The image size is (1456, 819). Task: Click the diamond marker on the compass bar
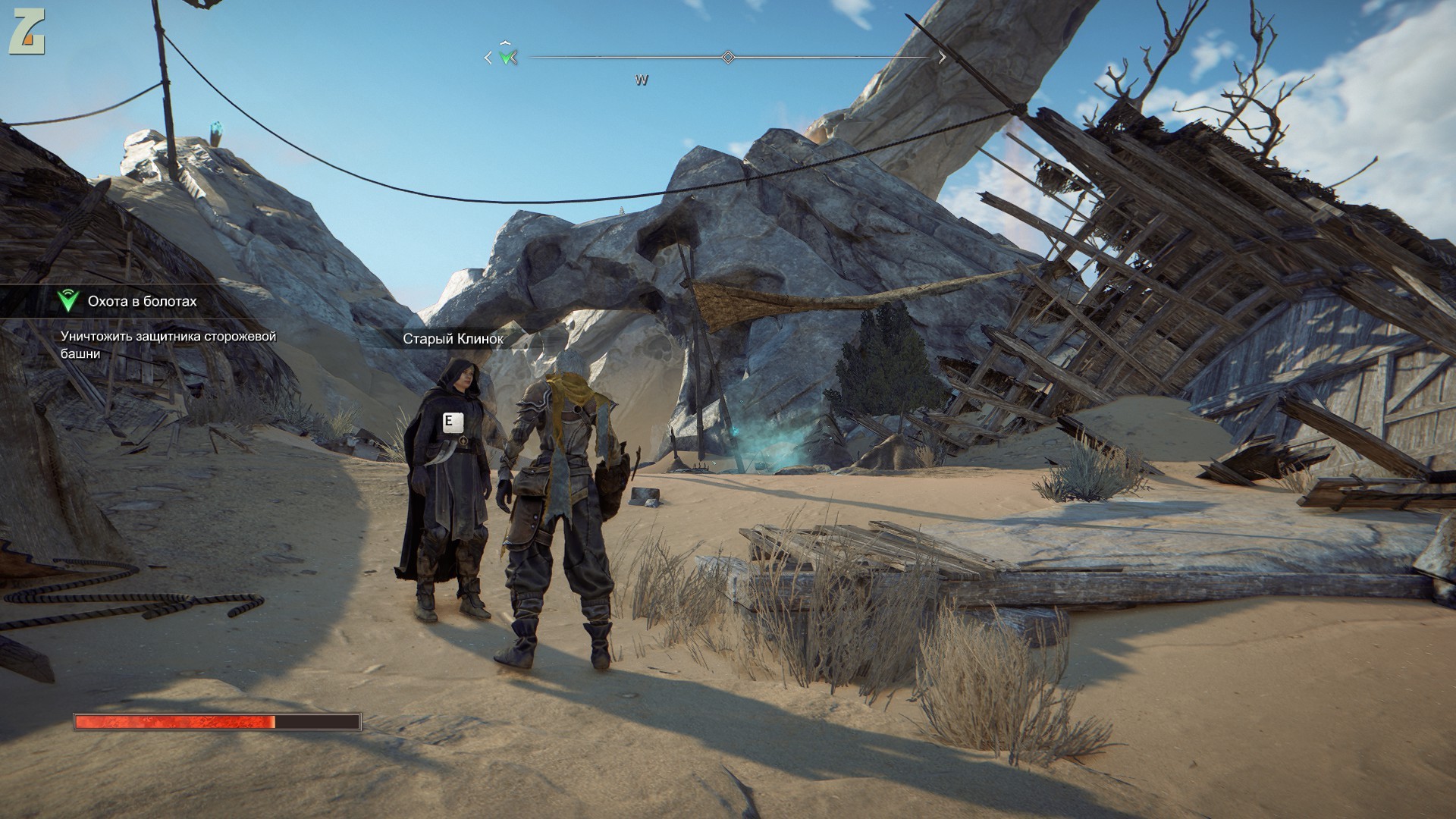(728, 57)
